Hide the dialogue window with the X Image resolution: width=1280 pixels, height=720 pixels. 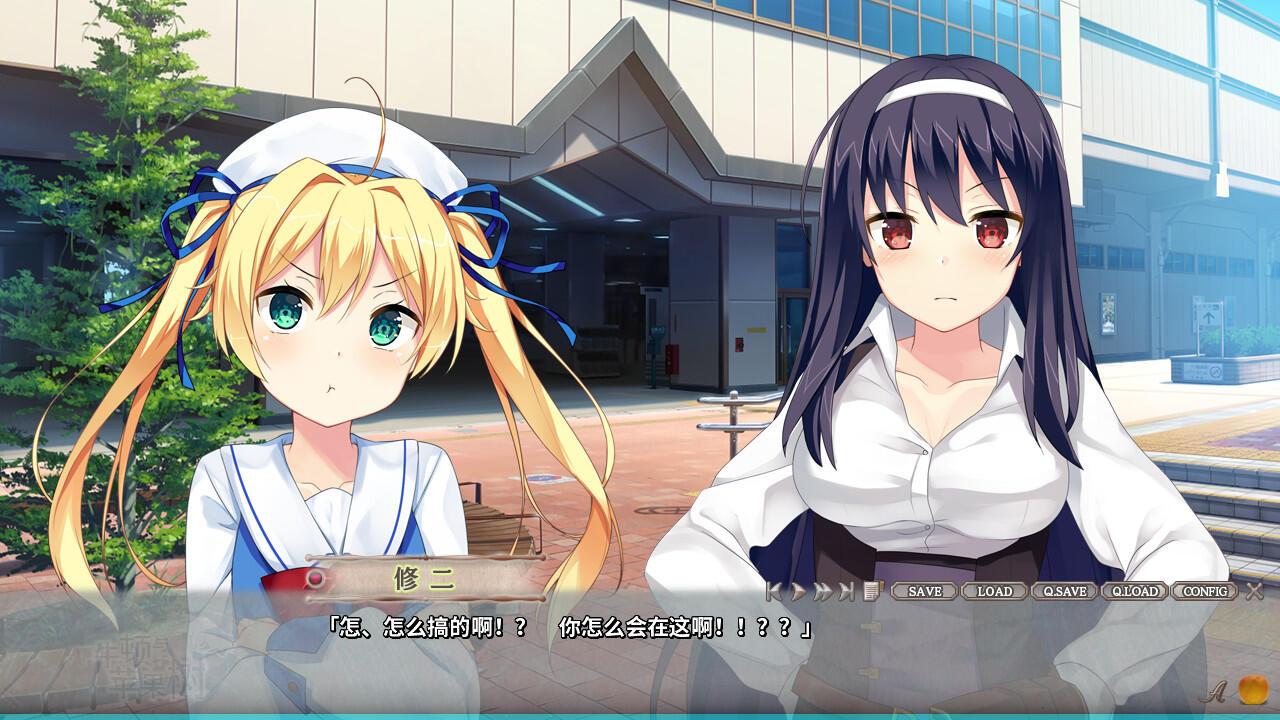(1254, 591)
